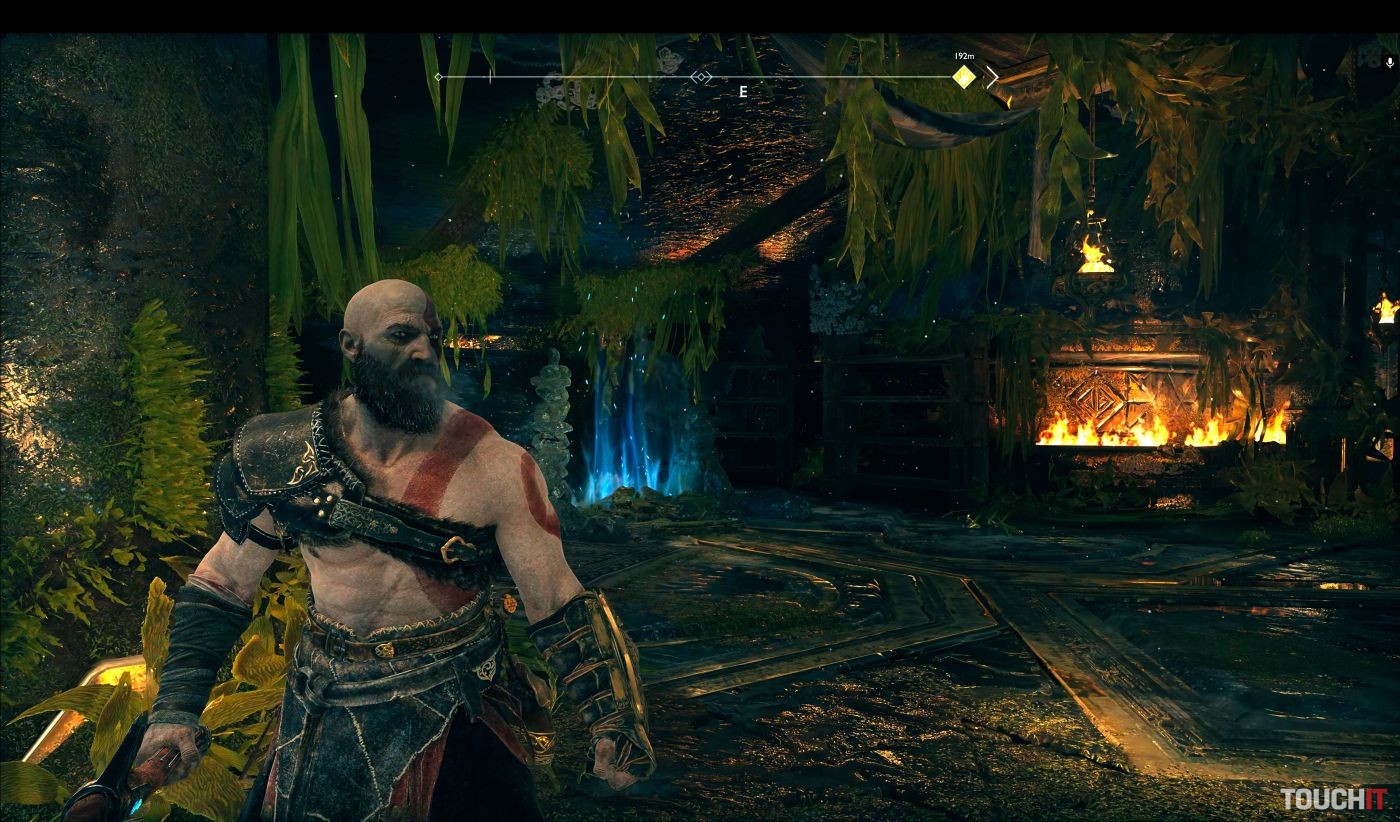Click the East heading letter on the compass
The image size is (1400, 822).
pyautogui.click(x=743, y=92)
